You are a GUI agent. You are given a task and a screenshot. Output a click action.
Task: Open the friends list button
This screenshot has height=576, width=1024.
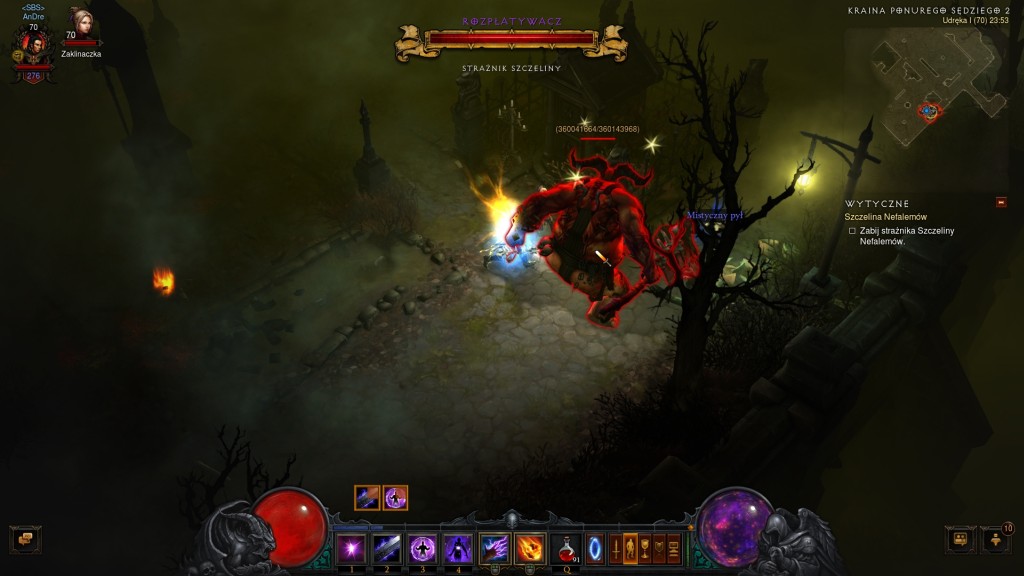point(996,540)
